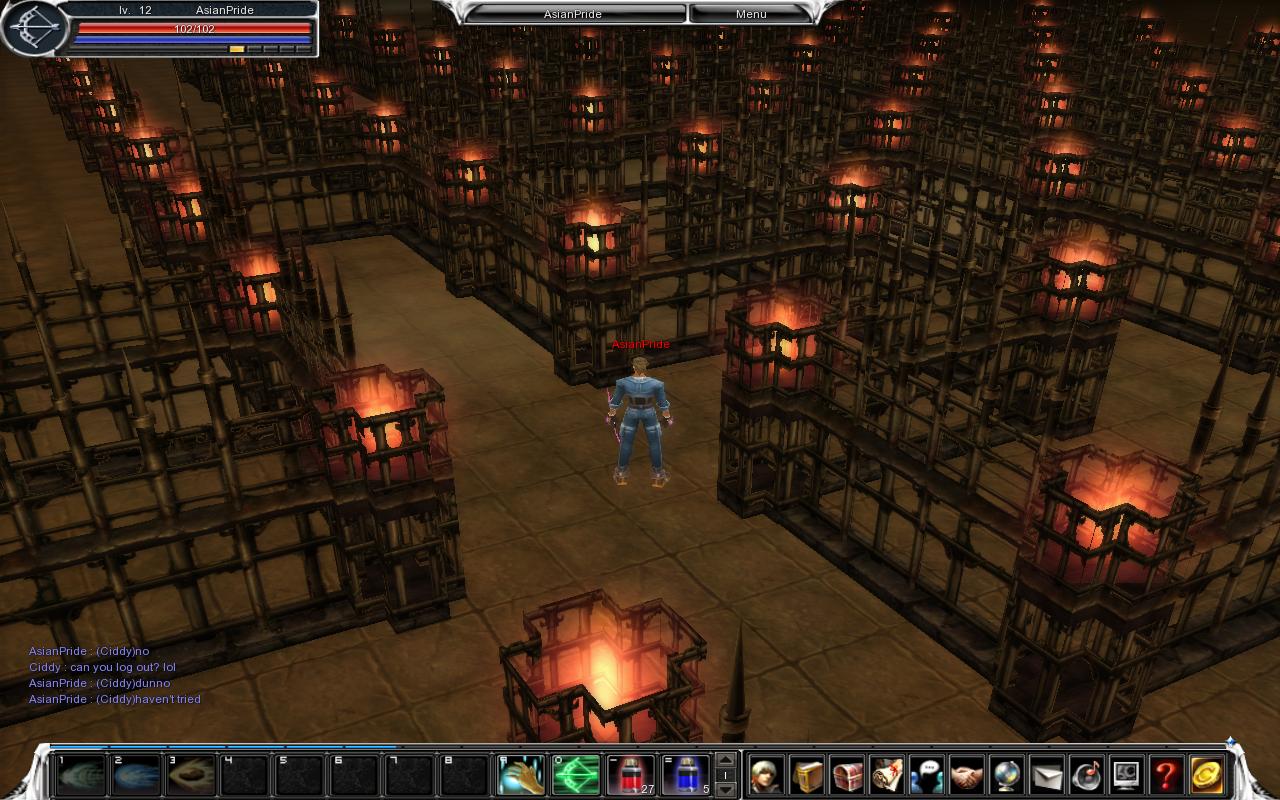
Task: Activate the skill in hotbar slot 1
Action: coord(81,775)
